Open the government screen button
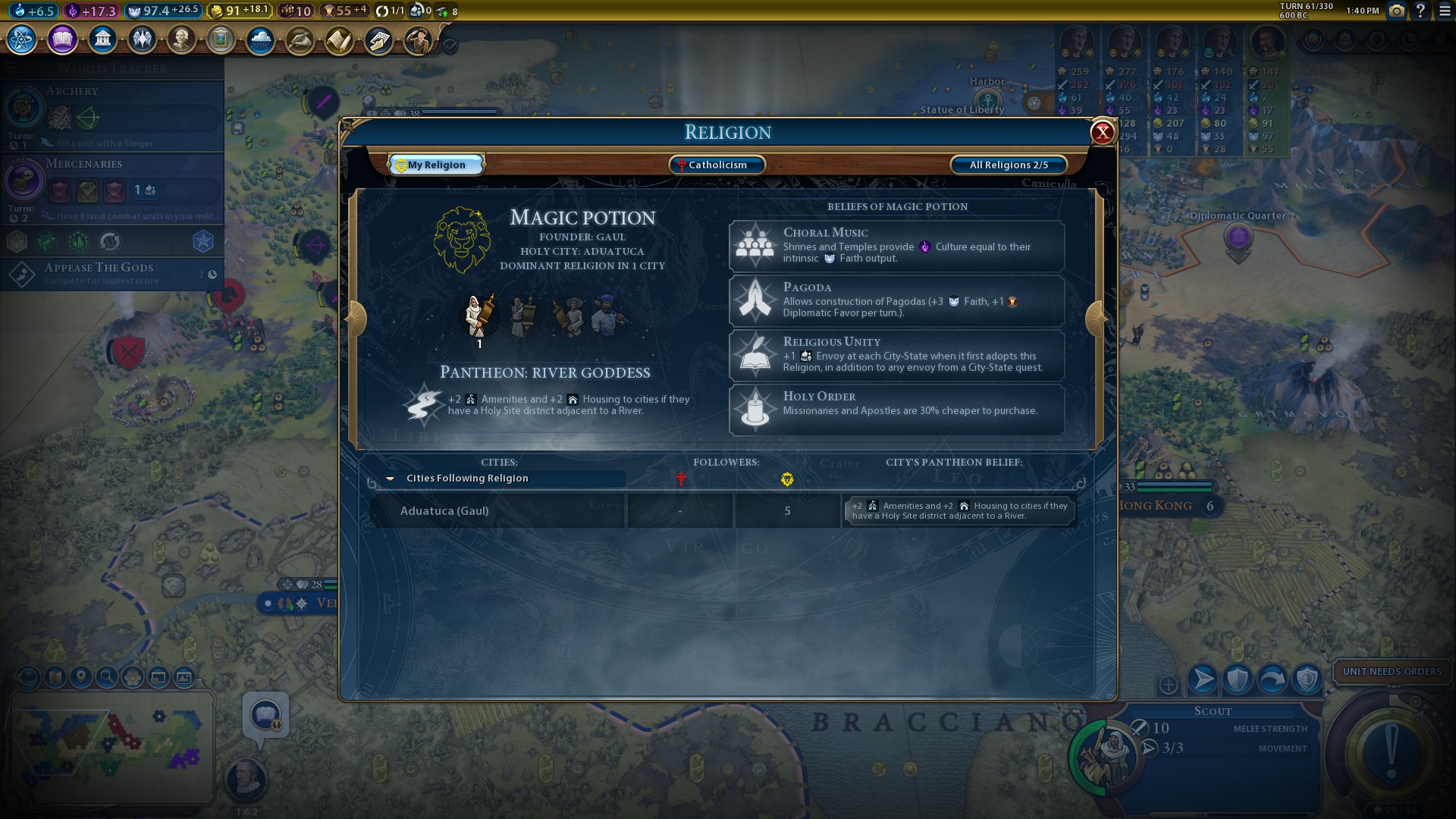 point(102,39)
